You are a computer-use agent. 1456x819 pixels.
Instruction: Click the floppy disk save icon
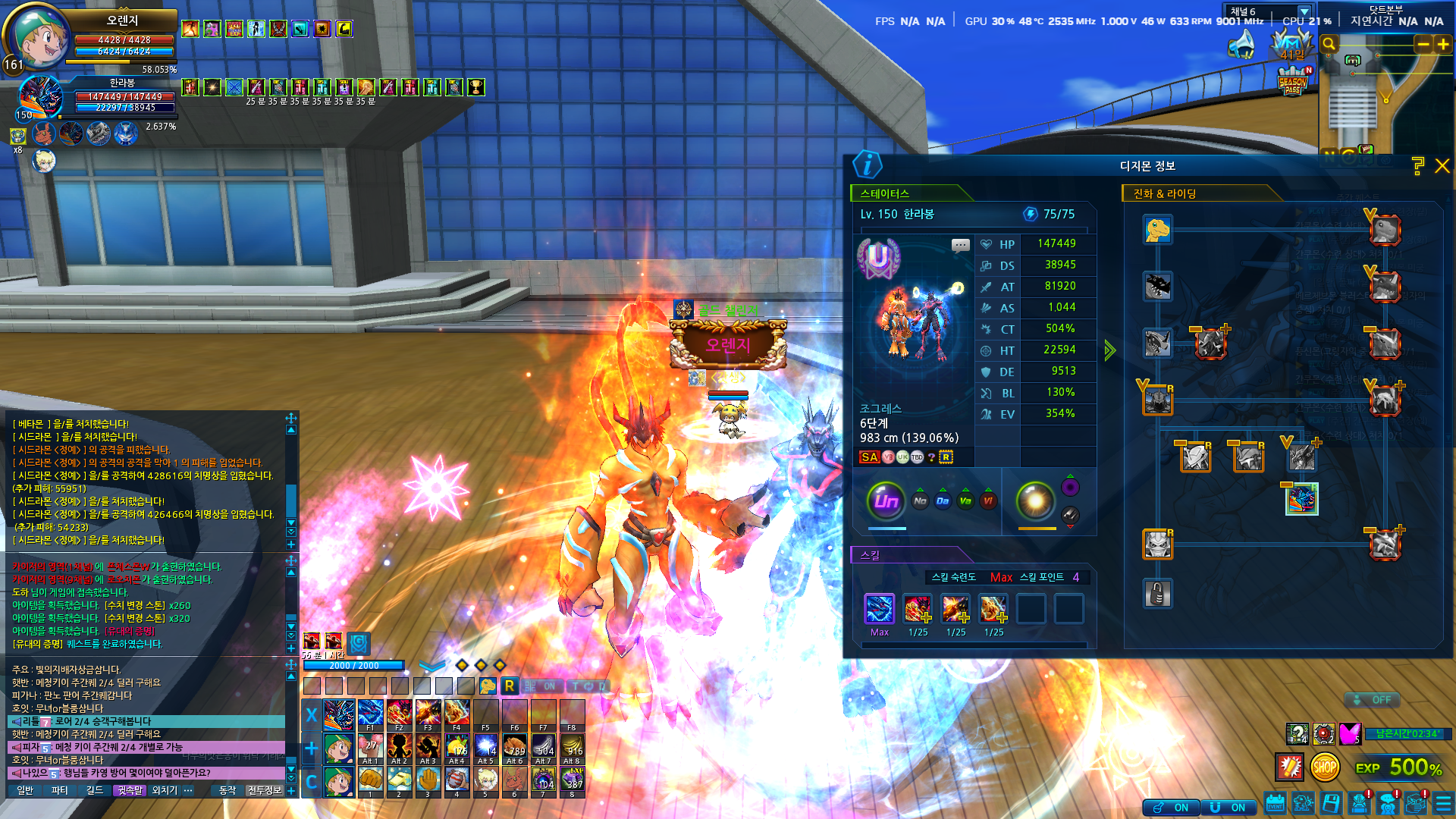pyautogui.click(x=1331, y=804)
